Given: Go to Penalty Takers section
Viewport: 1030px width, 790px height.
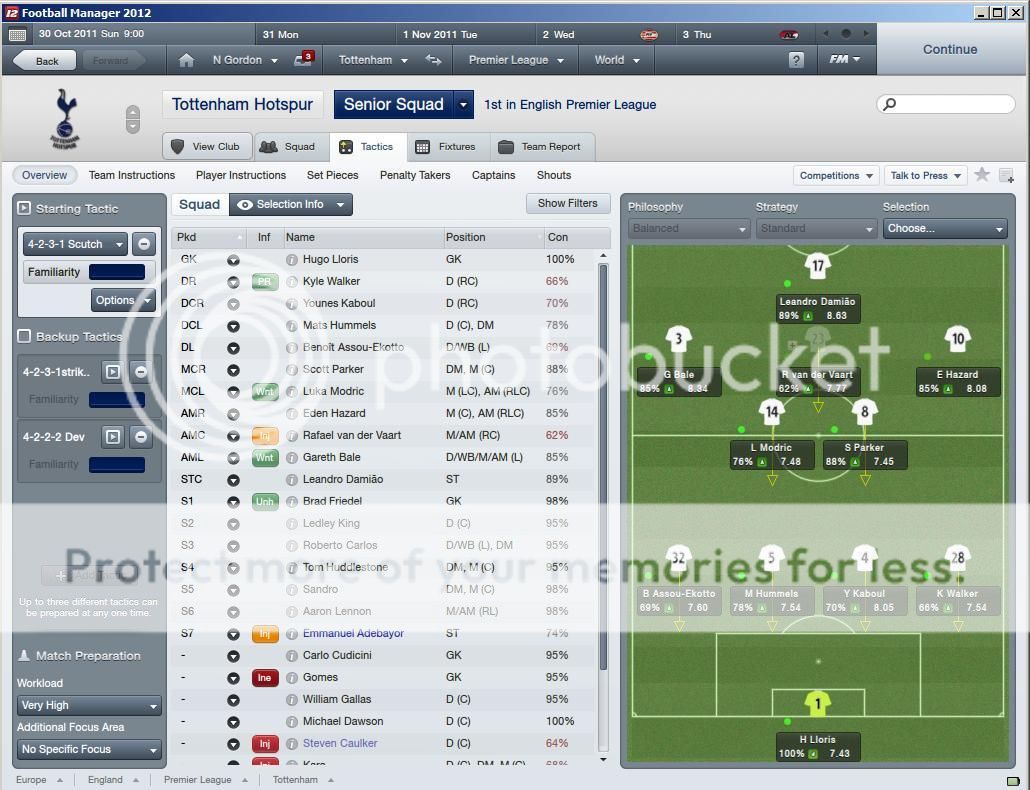Looking at the screenshot, I should (x=418, y=175).
